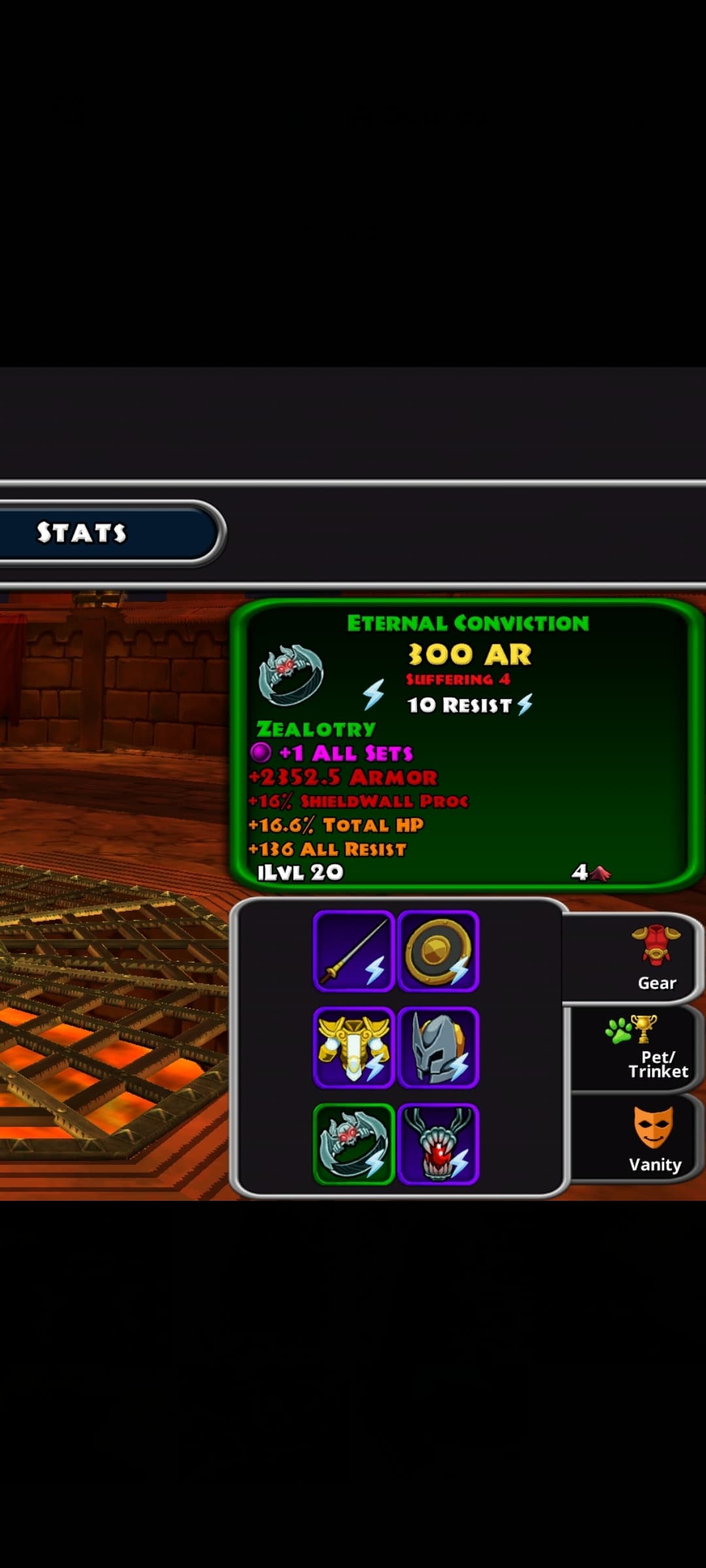This screenshot has width=706, height=1568.
Task: Select the round golden shield slot
Action: [x=438, y=951]
